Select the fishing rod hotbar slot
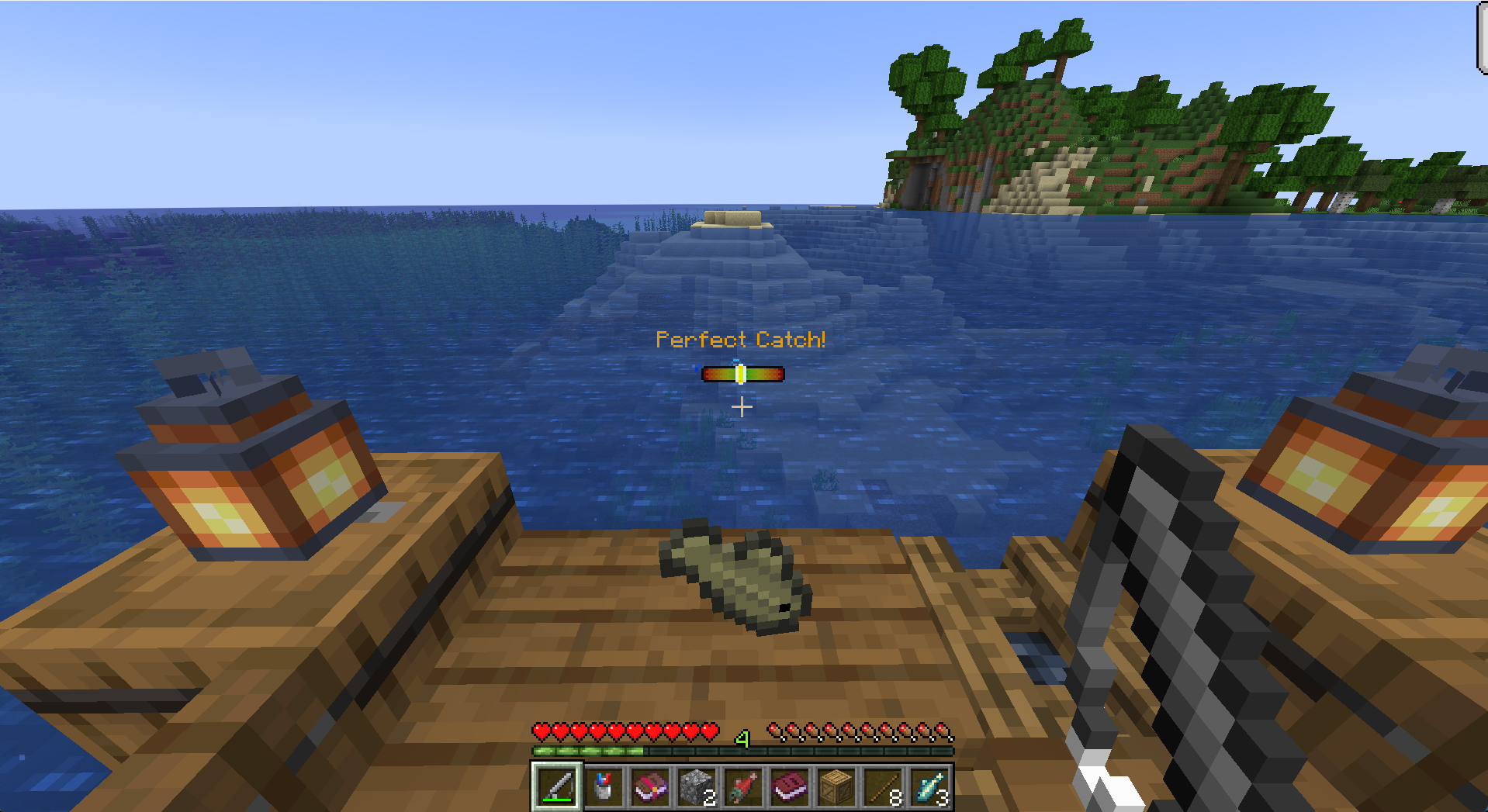This screenshot has height=812, width=1488. [x=556, y=787]
